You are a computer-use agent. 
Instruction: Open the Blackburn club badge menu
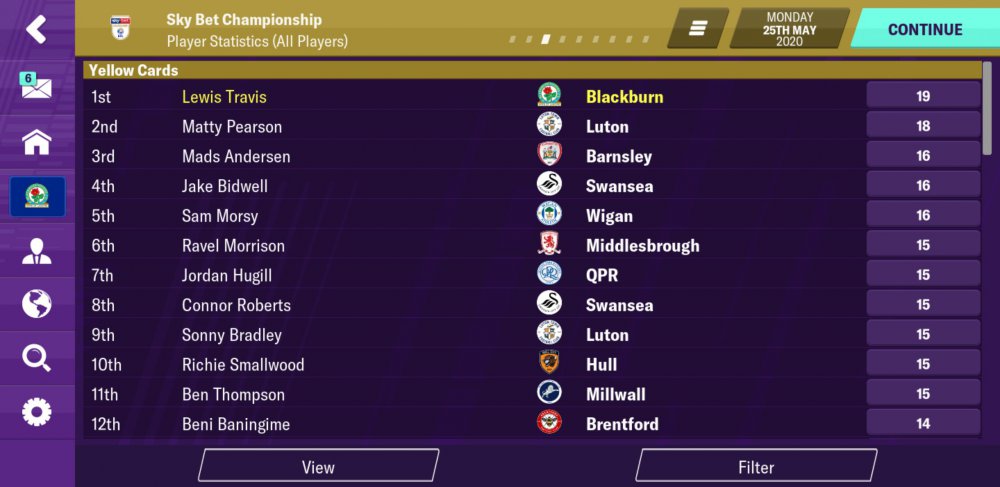pos(37,197)
